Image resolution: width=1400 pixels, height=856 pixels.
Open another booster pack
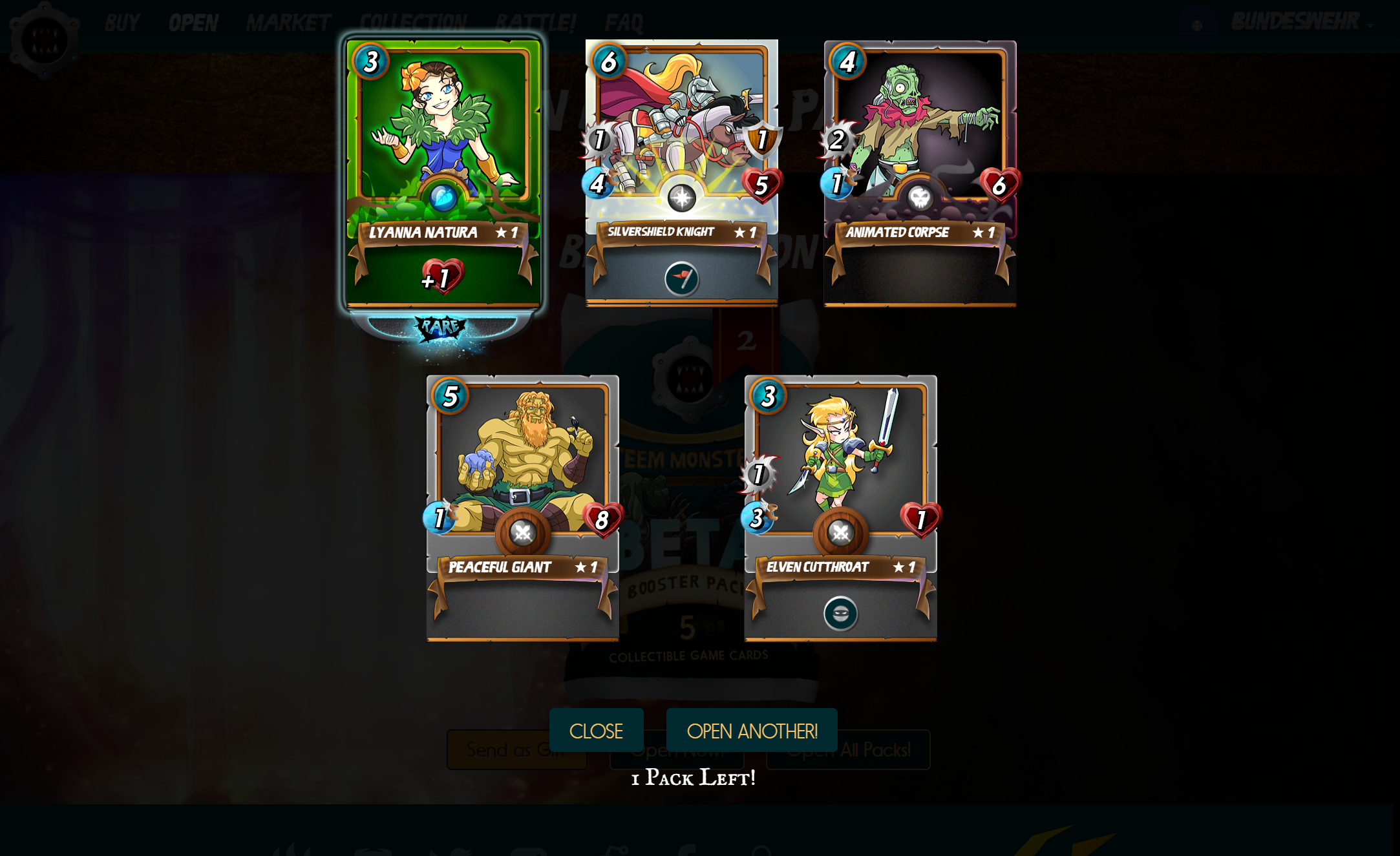coord(752,731)
